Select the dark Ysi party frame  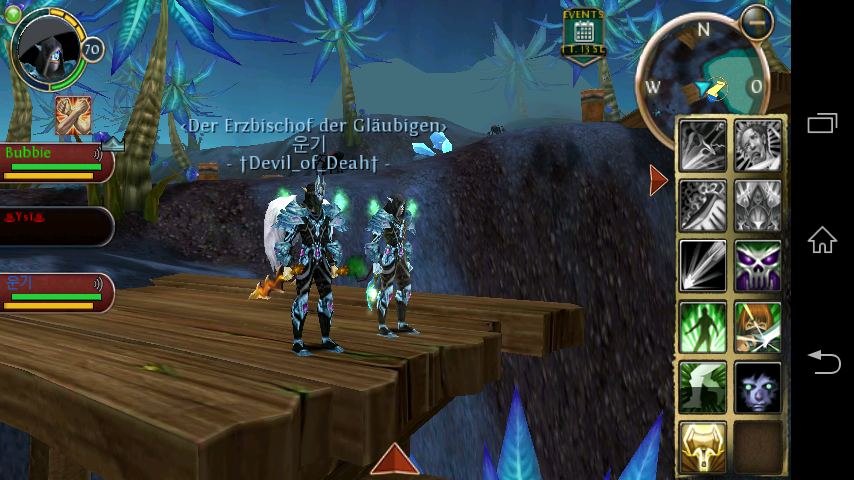coord(55,226)
